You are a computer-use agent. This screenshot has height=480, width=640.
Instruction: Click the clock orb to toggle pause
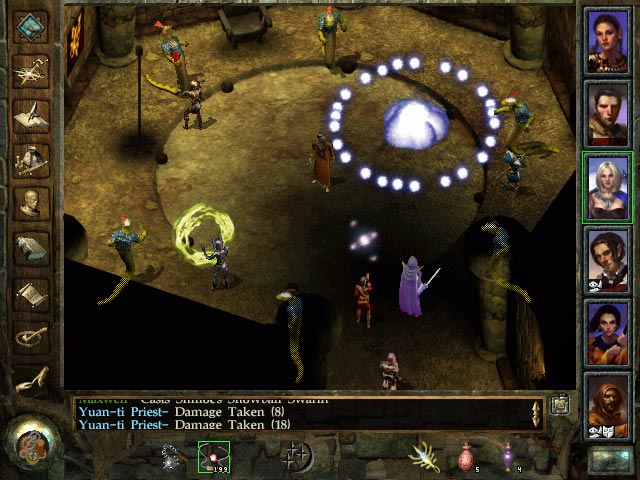click(x=30, y=441)
